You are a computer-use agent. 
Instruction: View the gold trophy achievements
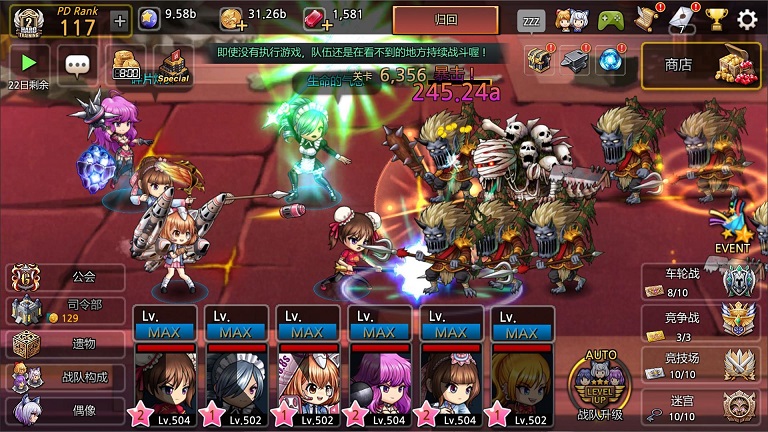[x=715, y=19]
